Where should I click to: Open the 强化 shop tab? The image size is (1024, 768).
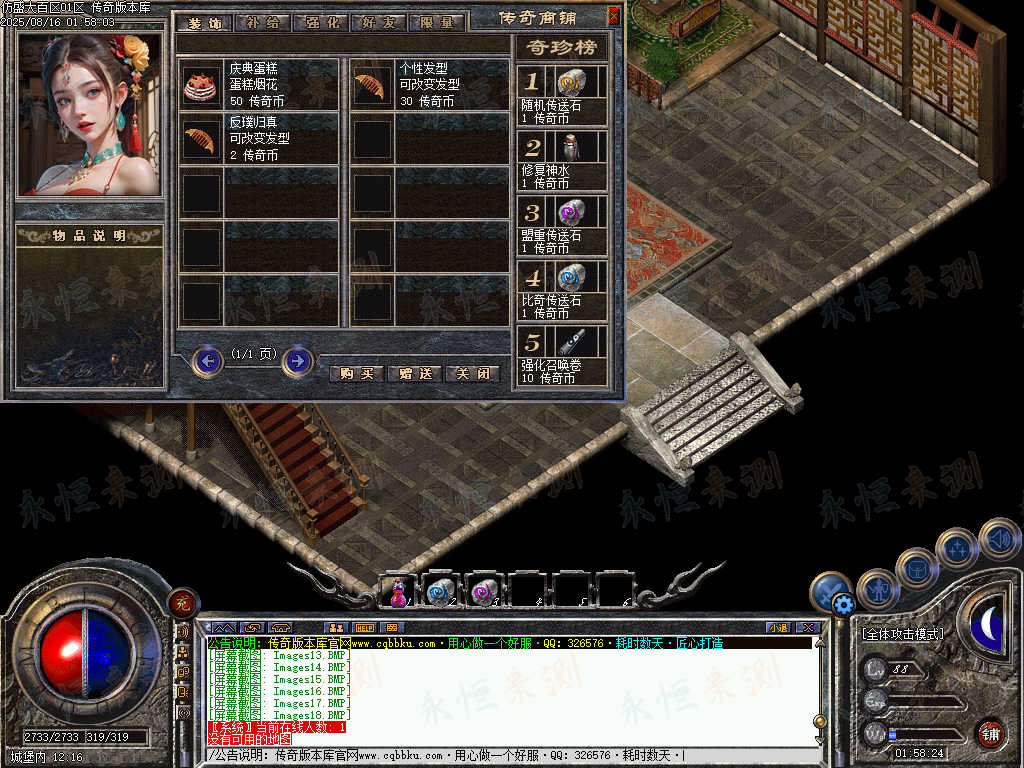[320, 22]
